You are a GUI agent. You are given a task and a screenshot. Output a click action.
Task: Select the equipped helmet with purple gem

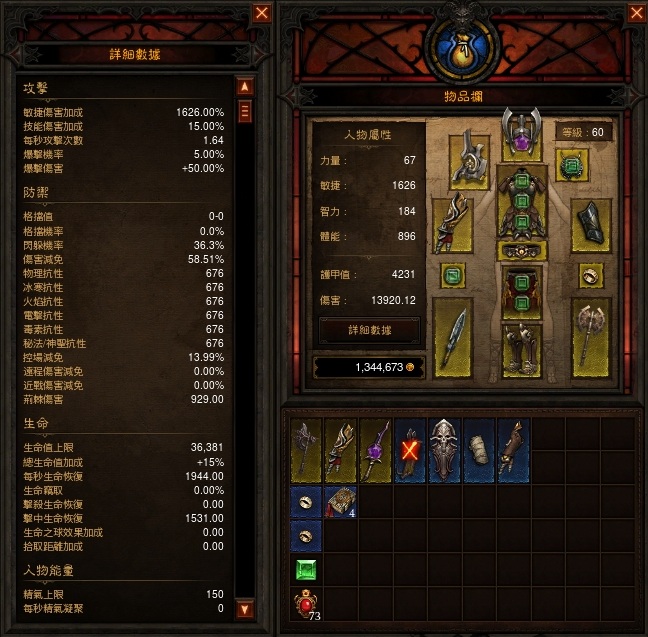coord(521,131)
